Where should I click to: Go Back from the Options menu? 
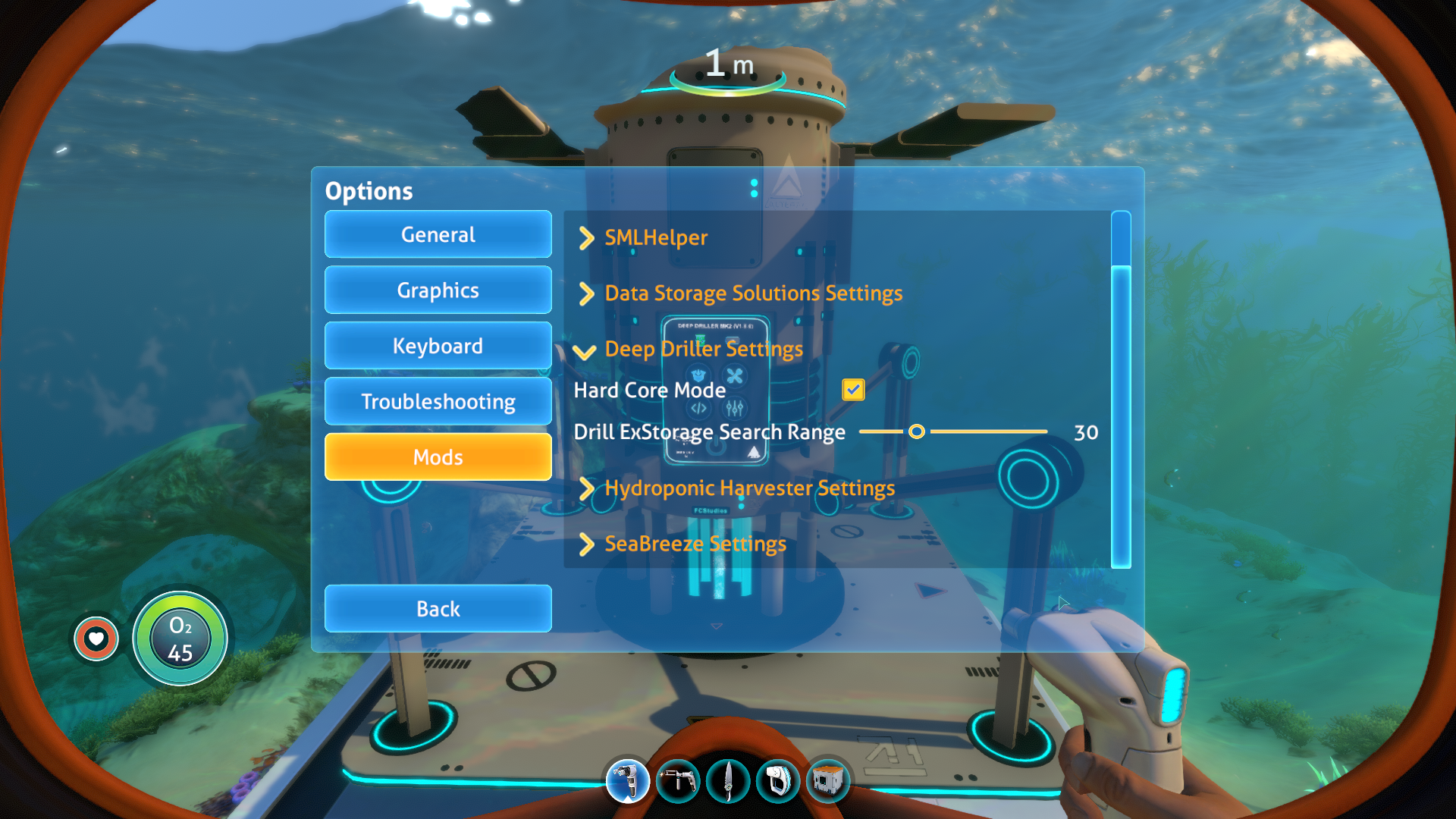(x=438, y=608)
